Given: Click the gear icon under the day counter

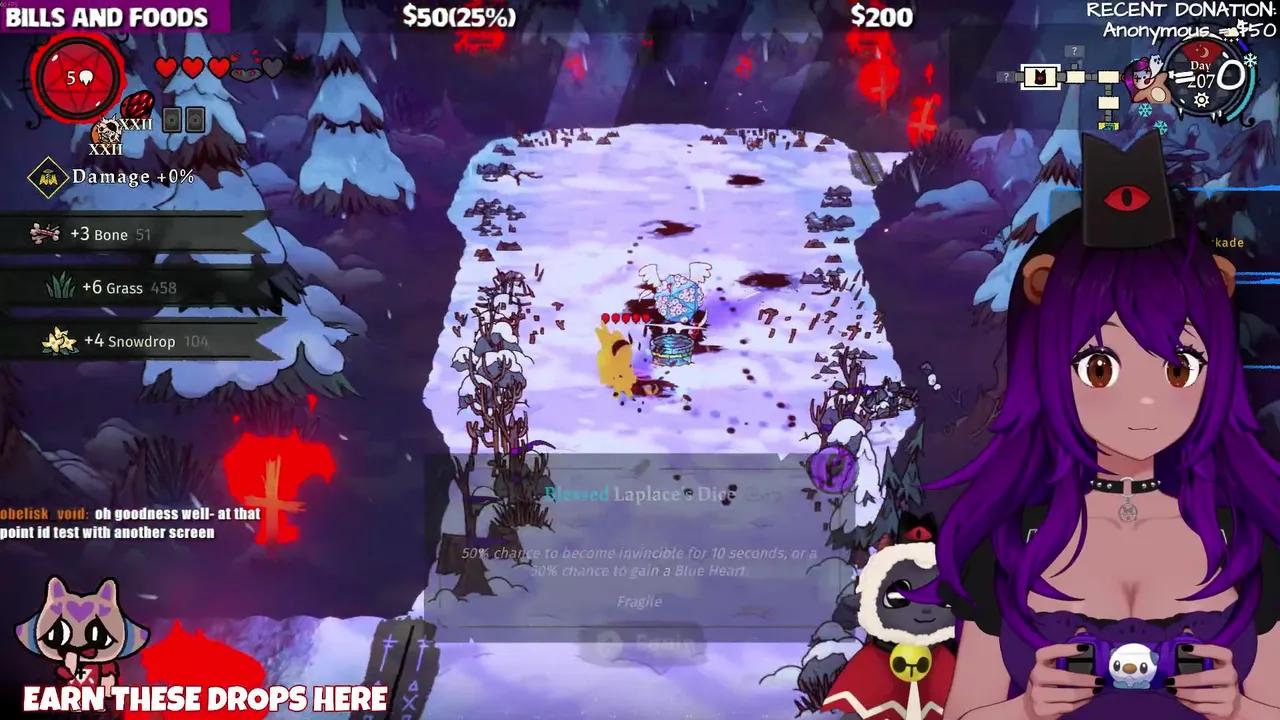Looking at the screenshot, I should click(x=1201, y=100).
